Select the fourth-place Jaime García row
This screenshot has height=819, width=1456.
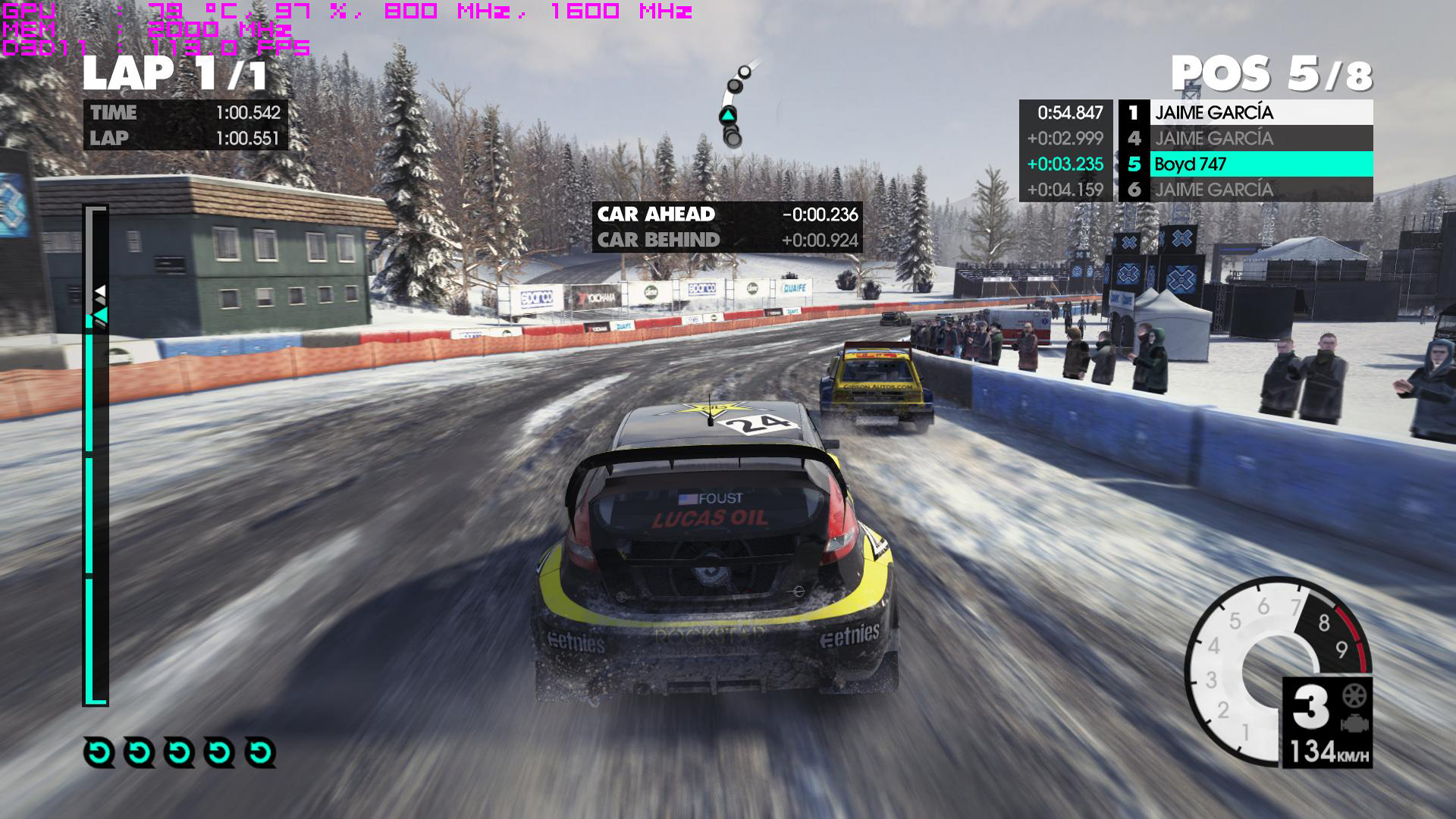click(1260, 138)
